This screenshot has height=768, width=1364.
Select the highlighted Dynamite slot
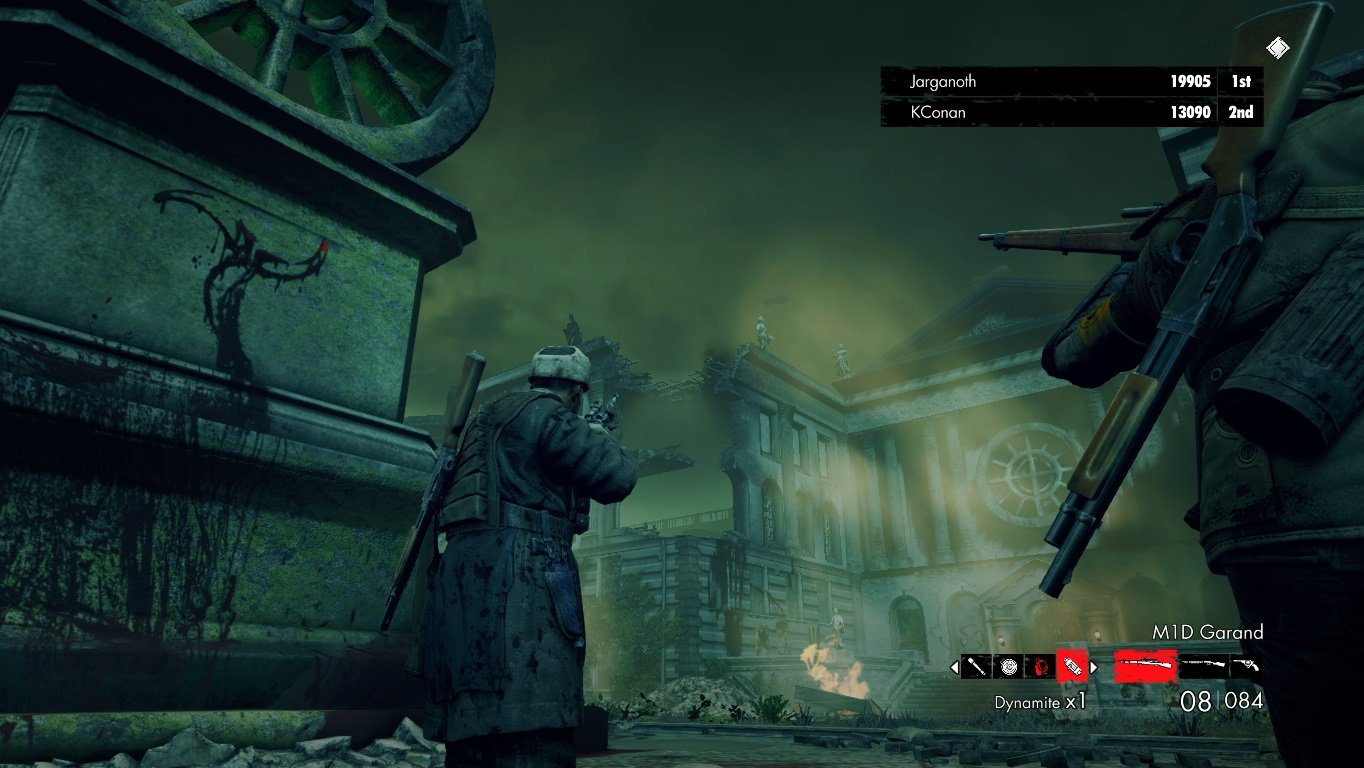(x=1071, y=666)
